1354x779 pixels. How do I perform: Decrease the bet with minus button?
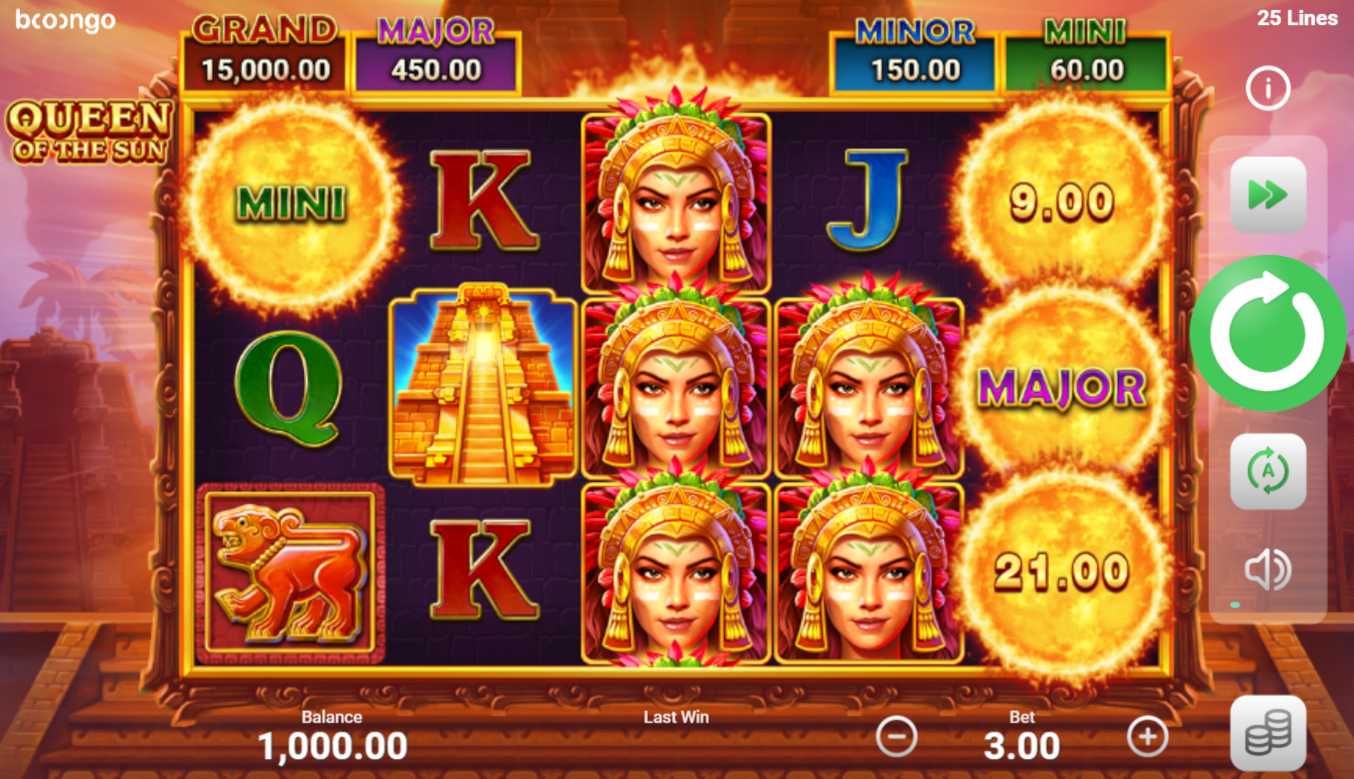(x=896, y=738)
